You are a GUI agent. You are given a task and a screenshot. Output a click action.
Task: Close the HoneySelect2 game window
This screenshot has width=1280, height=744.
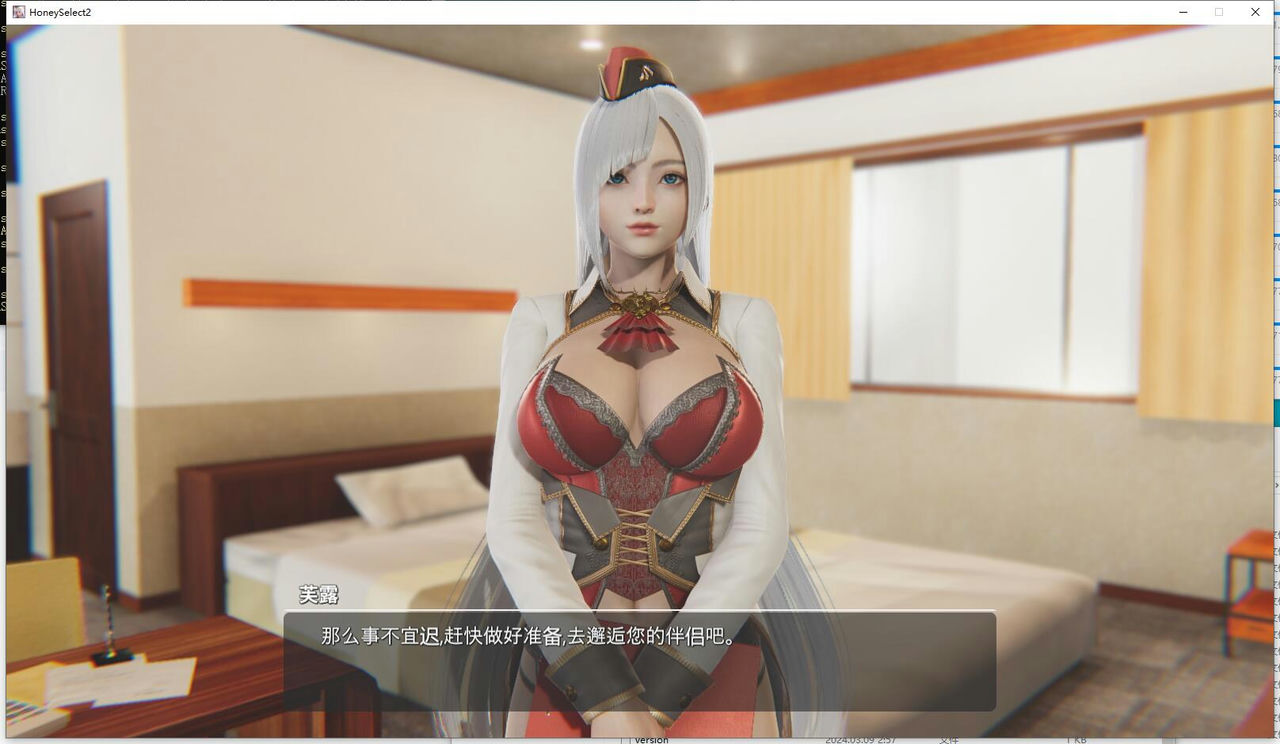pyautogui.click(x=1255, y=12)
